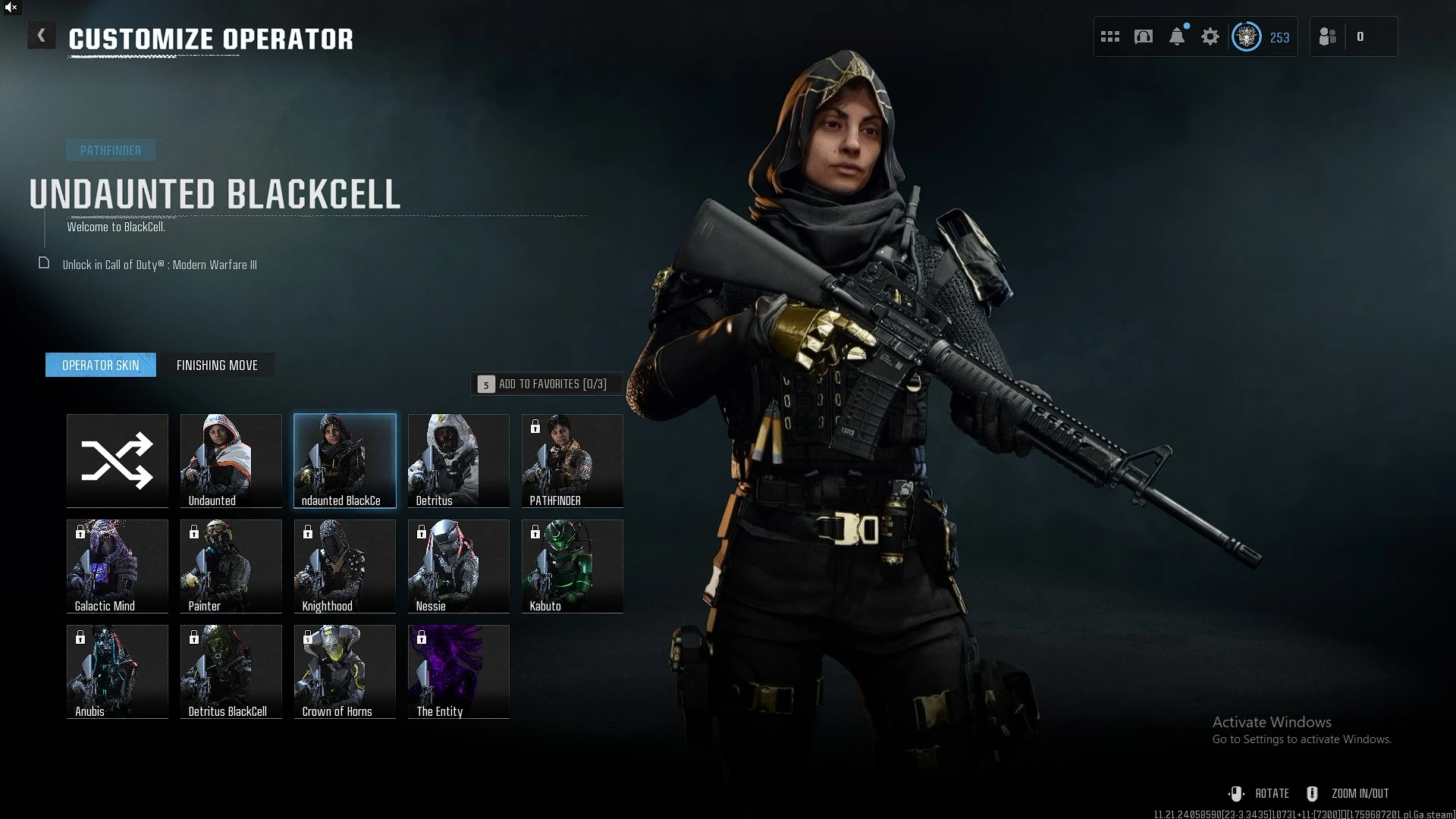The width and height of the screenshot is (1456, 819).
Task: Pick the Detritus BlackCell skin
Action: point(231,671)
